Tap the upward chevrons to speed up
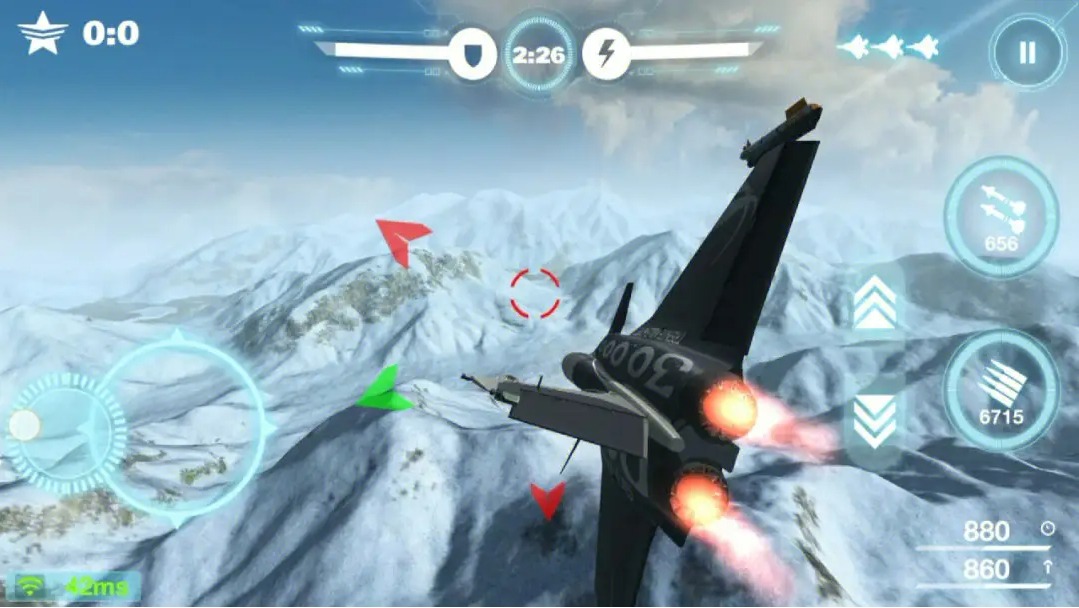The image size is (1079, 608). pos(875,304)
